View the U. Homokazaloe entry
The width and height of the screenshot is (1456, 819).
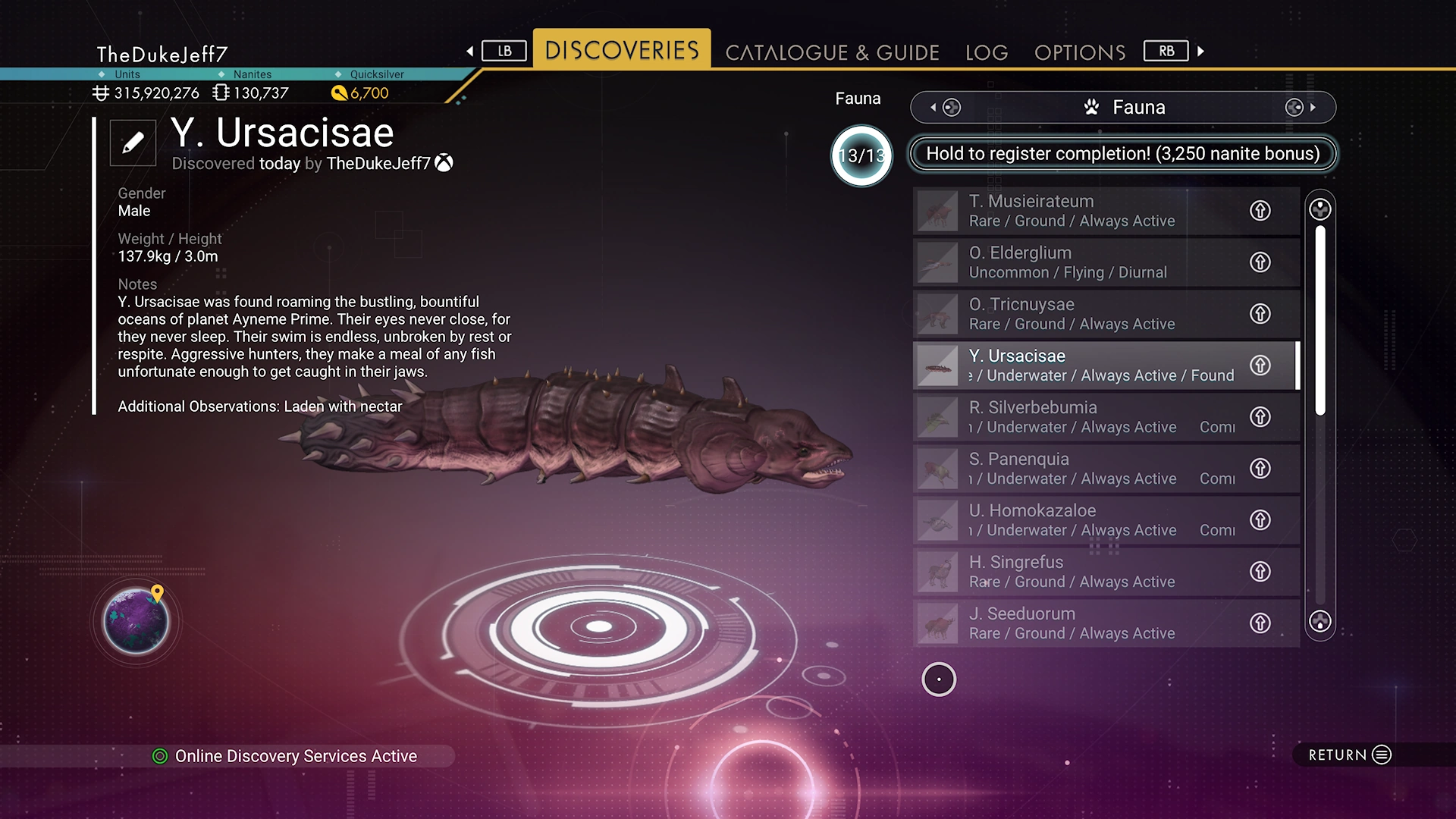pyautogui.click(x=1084, y=520)
